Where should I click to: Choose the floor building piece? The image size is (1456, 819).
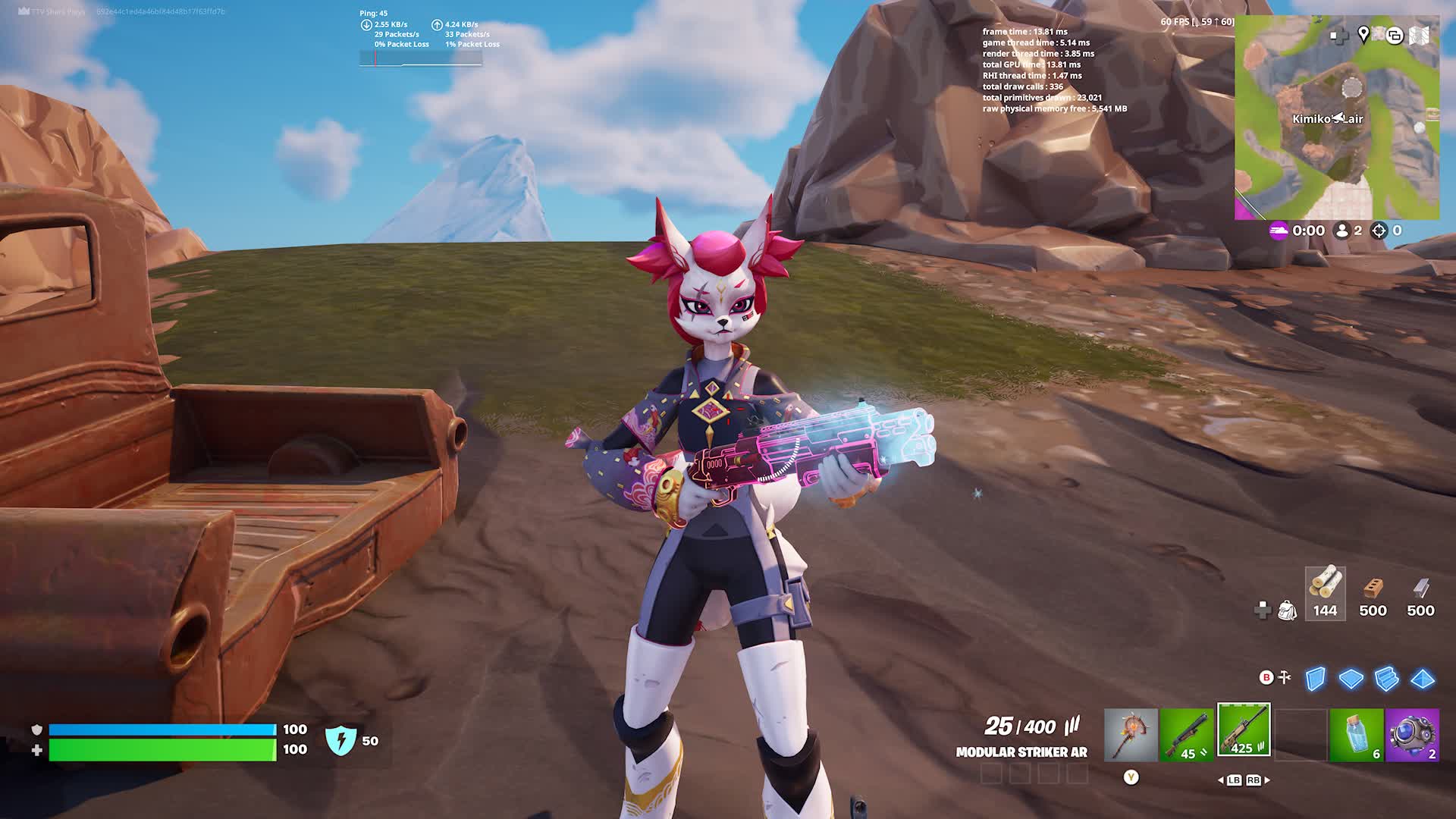1351,679
